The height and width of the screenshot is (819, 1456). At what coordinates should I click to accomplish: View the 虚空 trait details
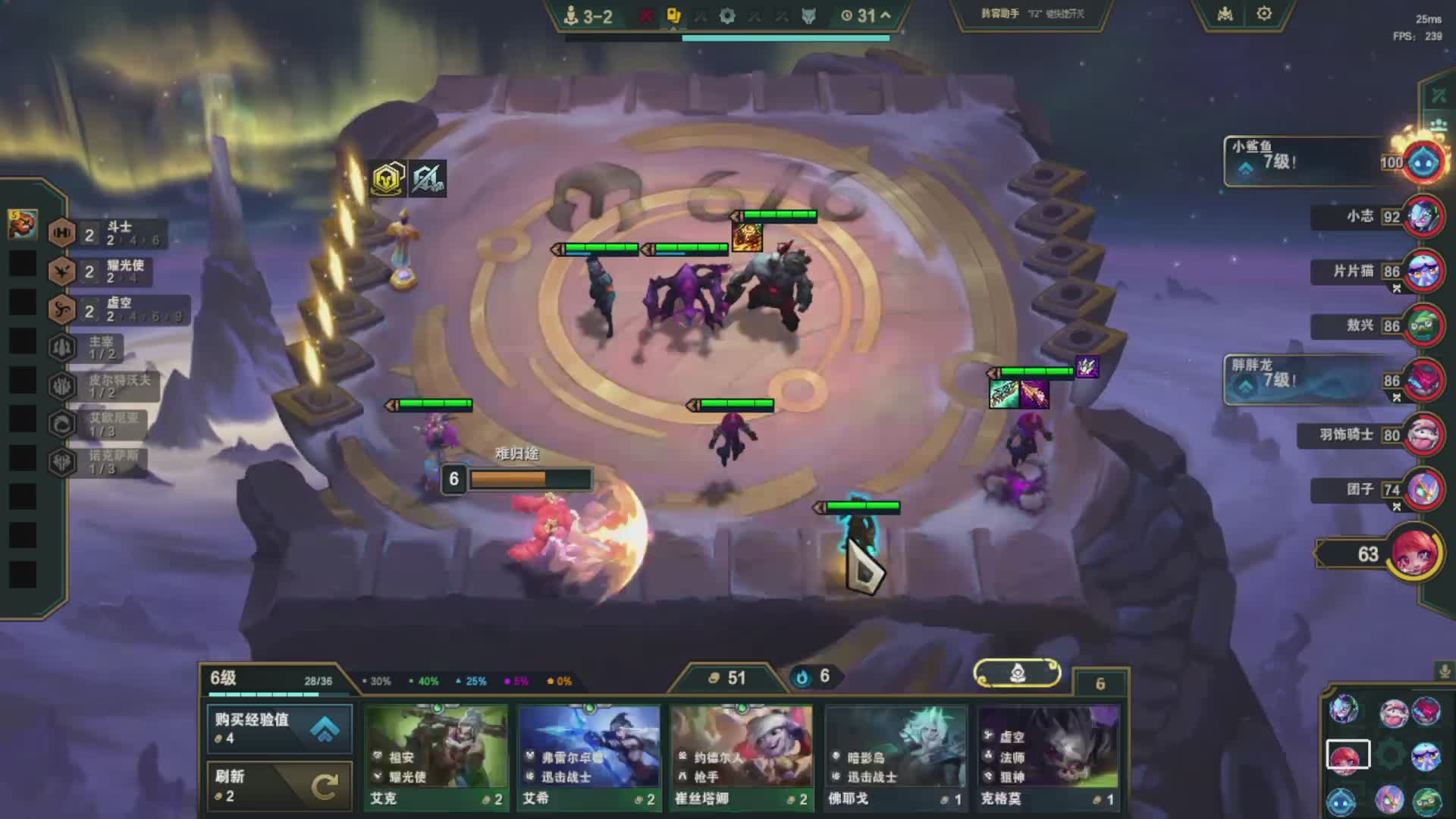click(x=105, y=309)
